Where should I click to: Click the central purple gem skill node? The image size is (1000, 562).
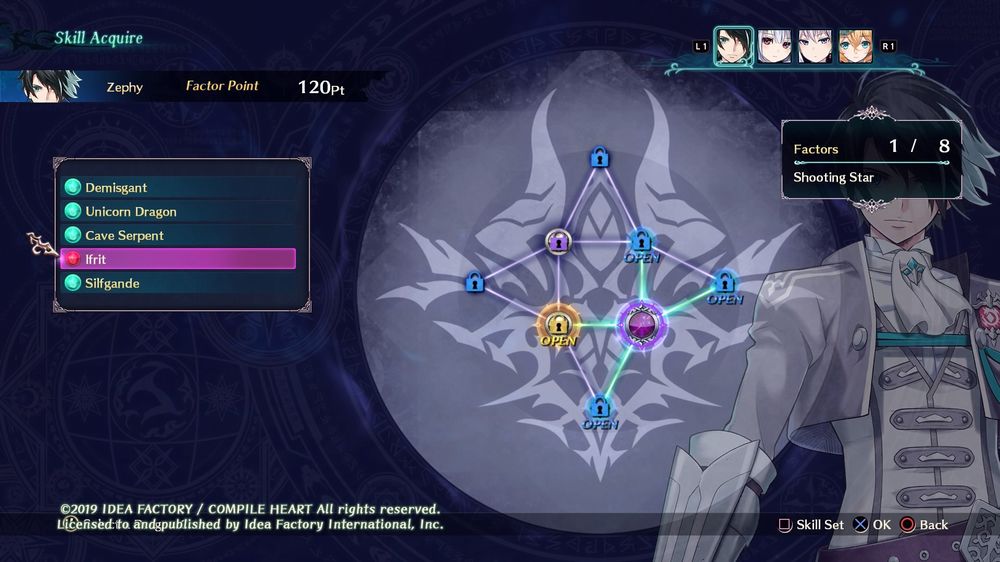pyautogui.click(x=639, y=323)
